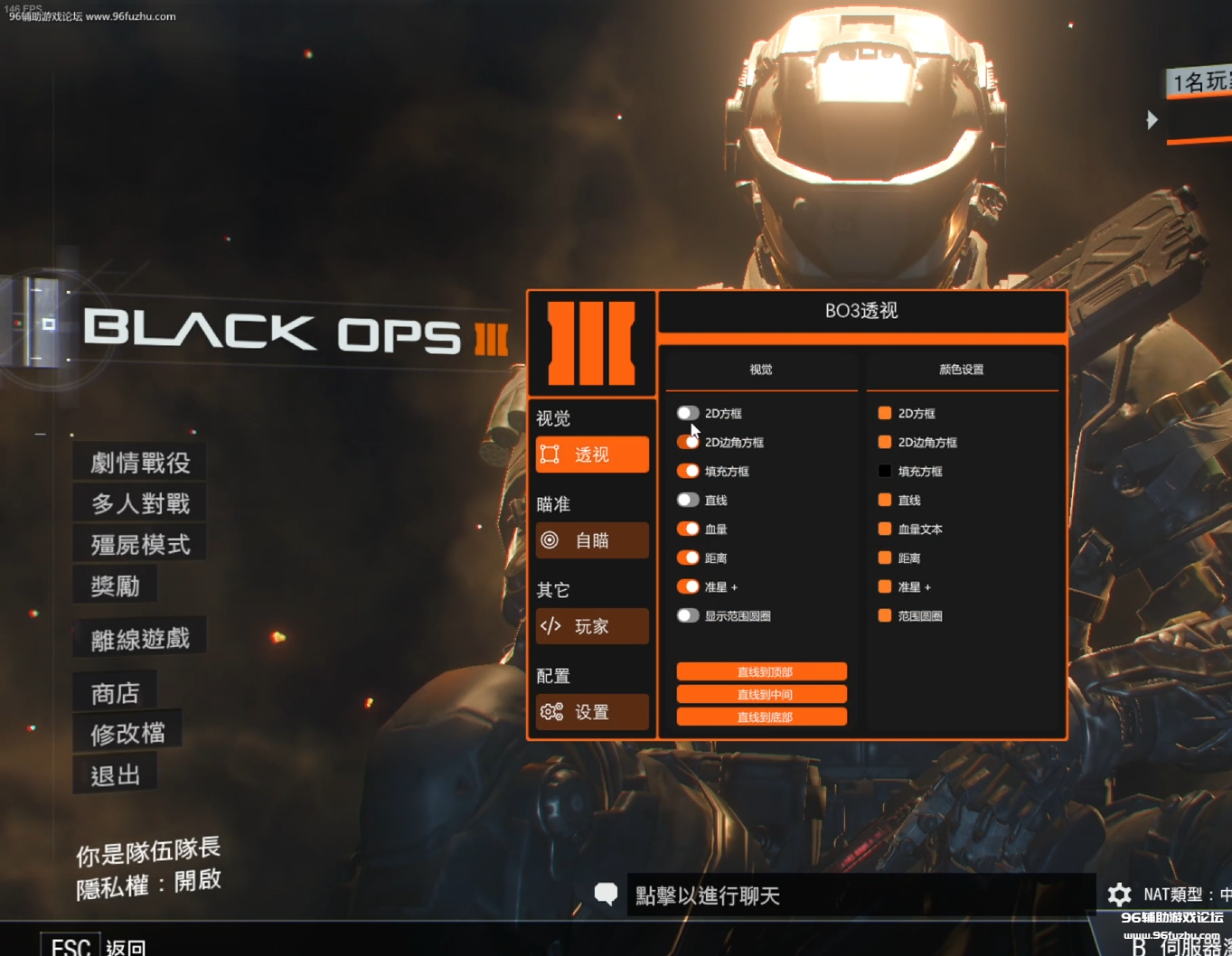Choose the 直线到底部 button

click(762, 717)
